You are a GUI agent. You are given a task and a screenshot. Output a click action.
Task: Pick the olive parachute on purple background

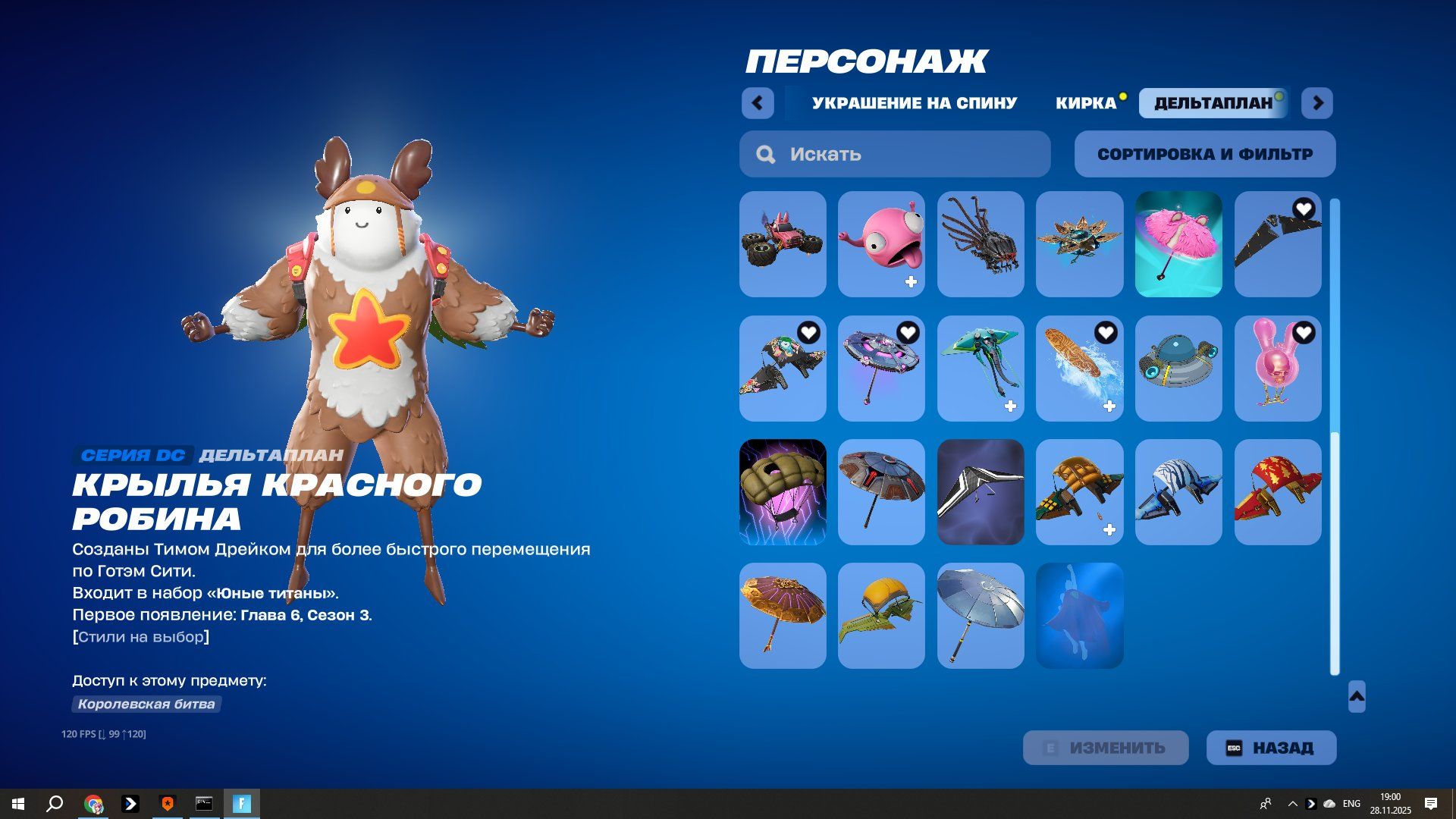point(783,492)
